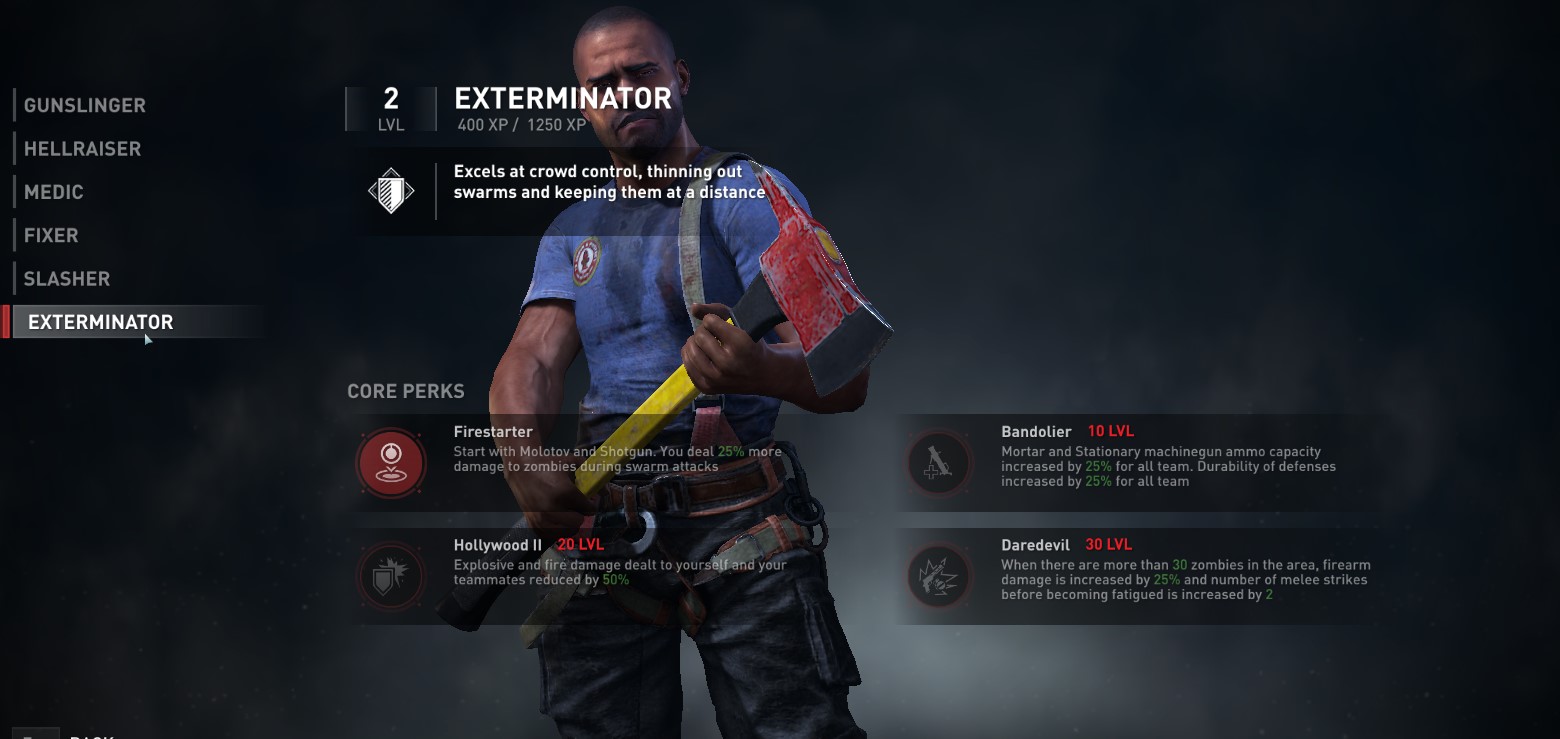Image resolution: width=1560 pixels, height=739 pixels.
Task: Switch to the Medic class
Action: [54, 192]
